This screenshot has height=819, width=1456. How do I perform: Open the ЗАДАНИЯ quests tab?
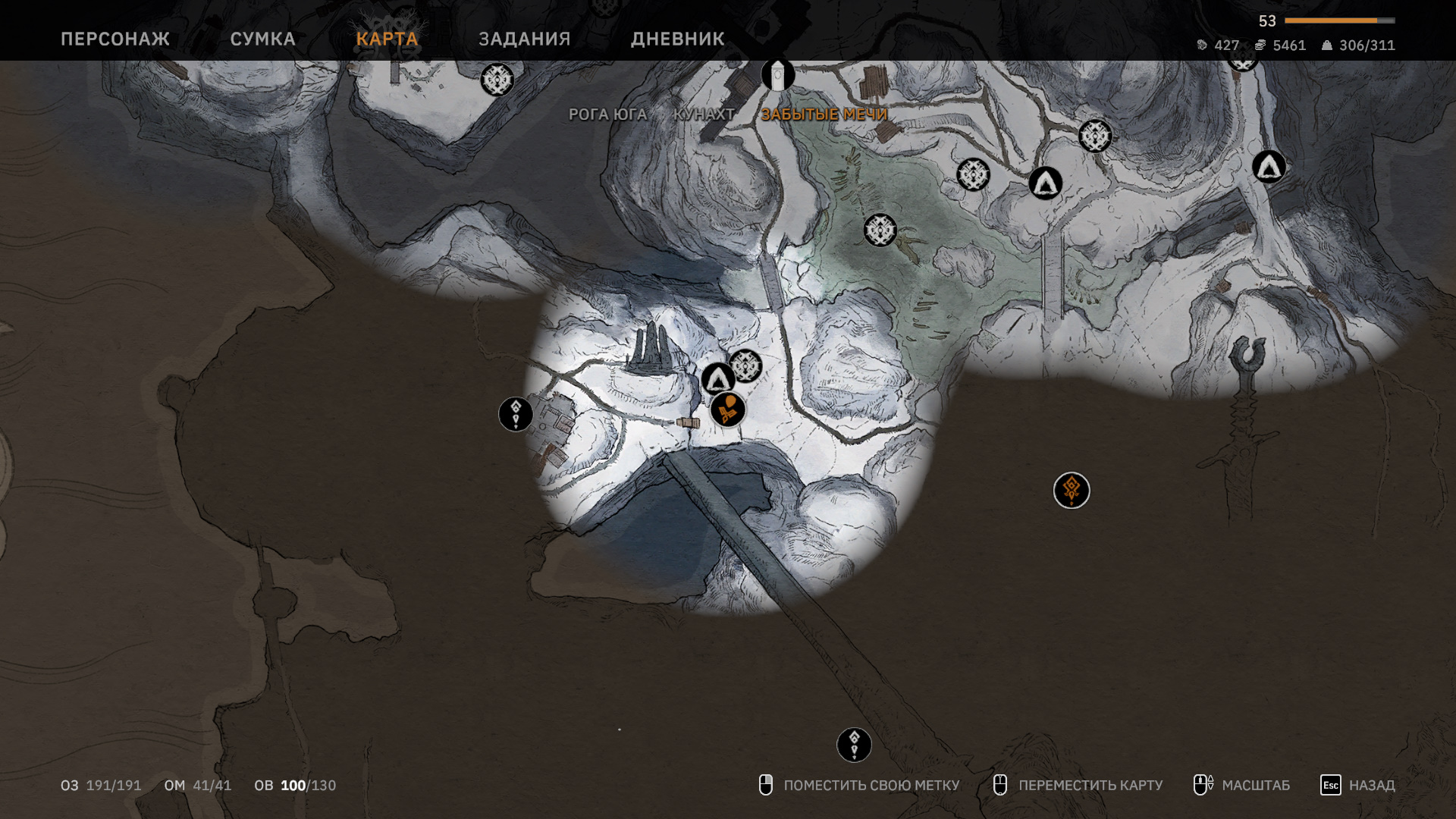pos(524,39)
